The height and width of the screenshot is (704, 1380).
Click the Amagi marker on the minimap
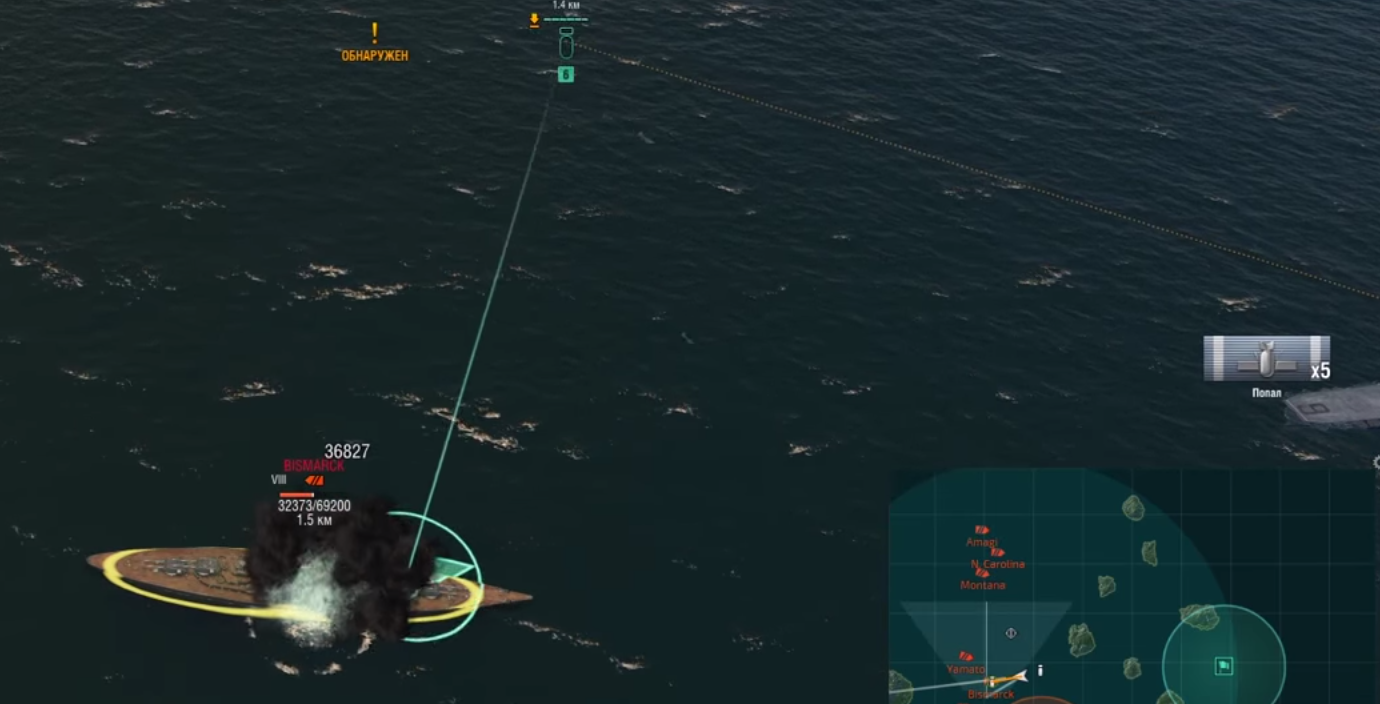[x=981, y=530]
